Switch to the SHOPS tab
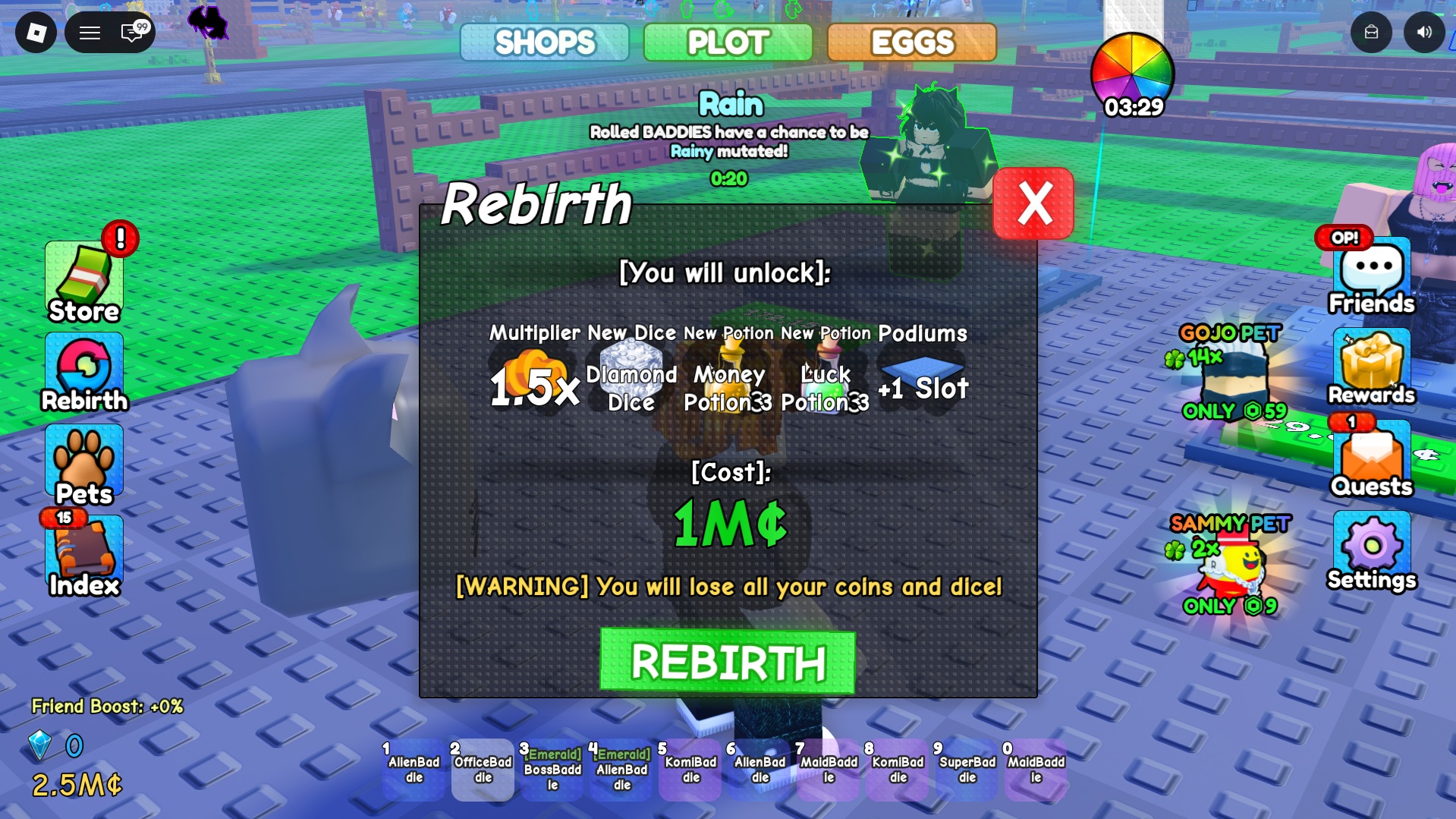The height and width of the screenshot is (819, 1456). pyautogui.click(x=546, y=43)
